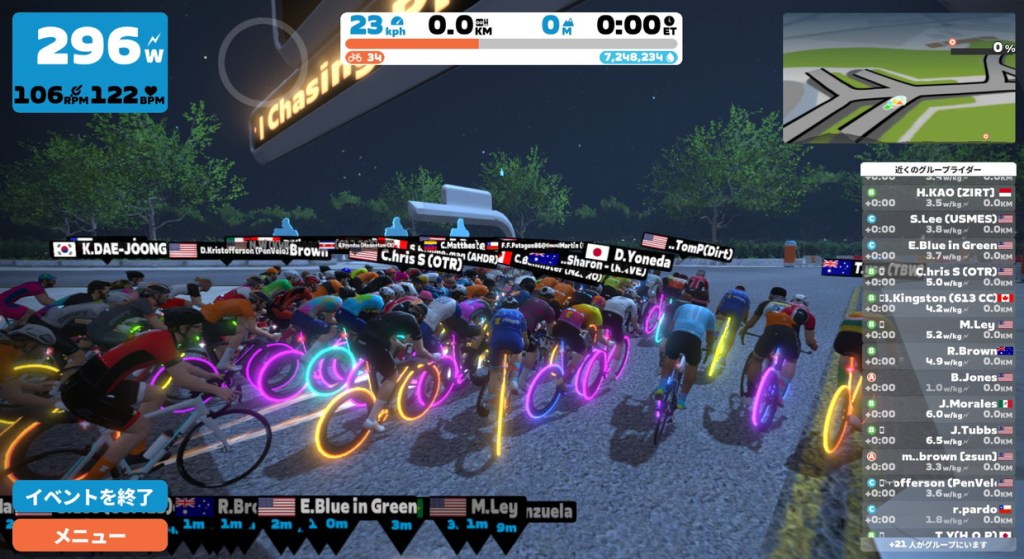Select the Kingston (613 CC) rider row
The height and width of the screenshot is (559, 1024).
tap(938, 303)
